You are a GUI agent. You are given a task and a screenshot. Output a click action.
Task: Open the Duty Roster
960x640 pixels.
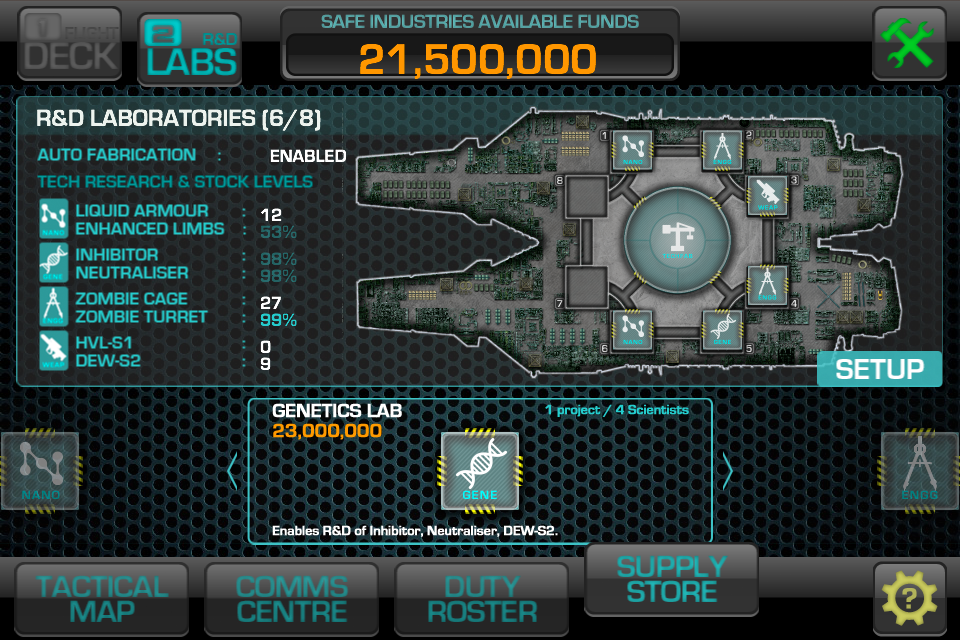click(x=481, y=600)
